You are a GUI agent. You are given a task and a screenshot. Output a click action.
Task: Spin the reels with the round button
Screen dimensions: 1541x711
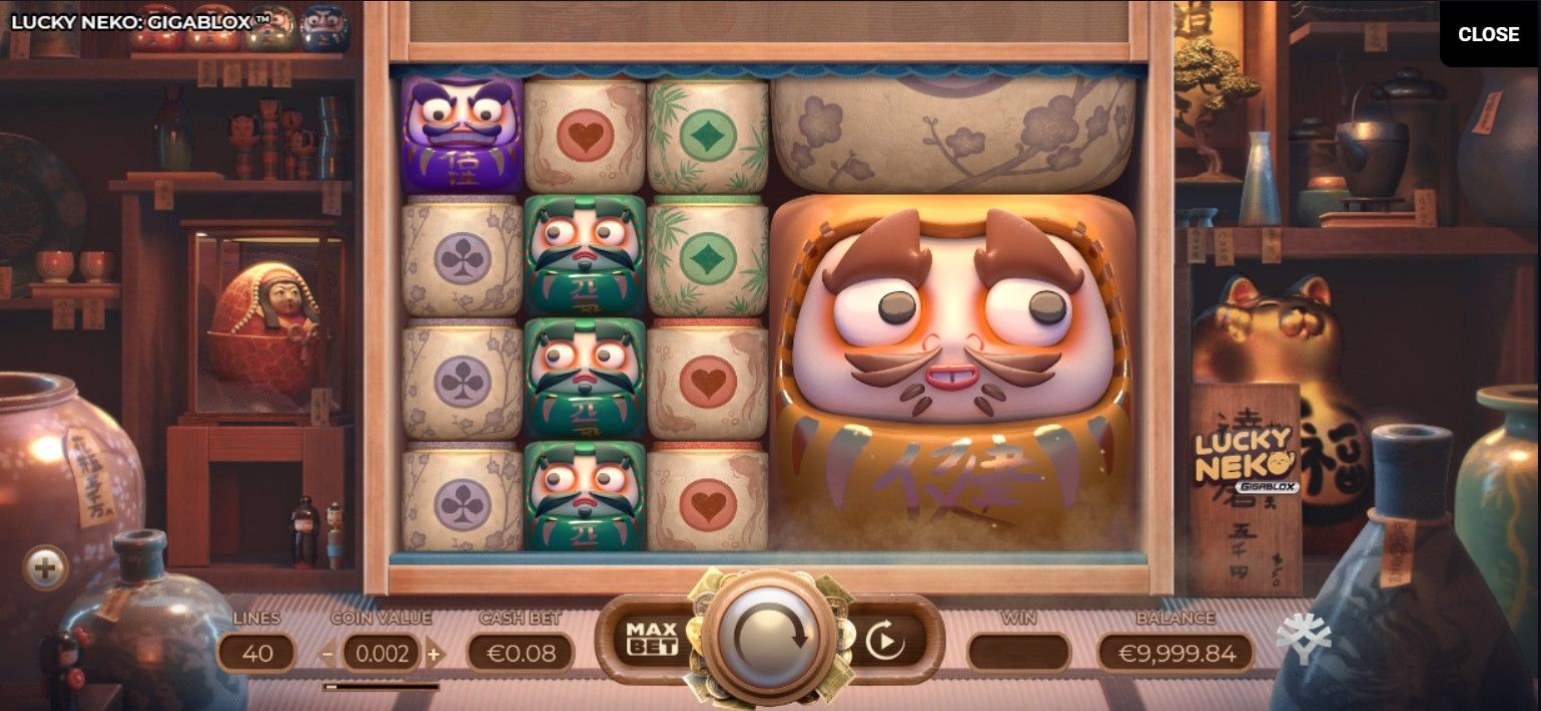click(770, 637)
